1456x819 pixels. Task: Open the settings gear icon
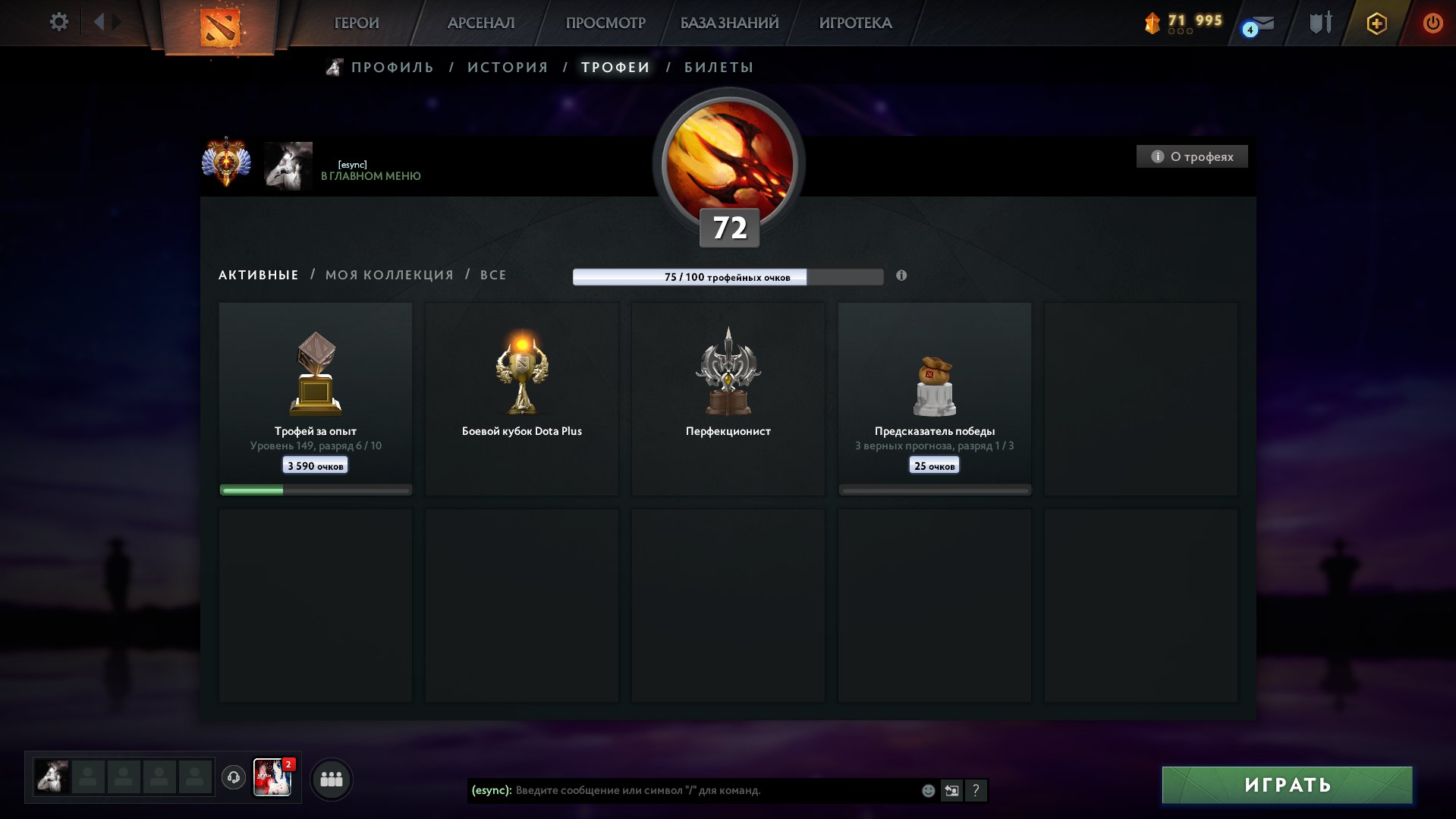[x=58, y=22]
